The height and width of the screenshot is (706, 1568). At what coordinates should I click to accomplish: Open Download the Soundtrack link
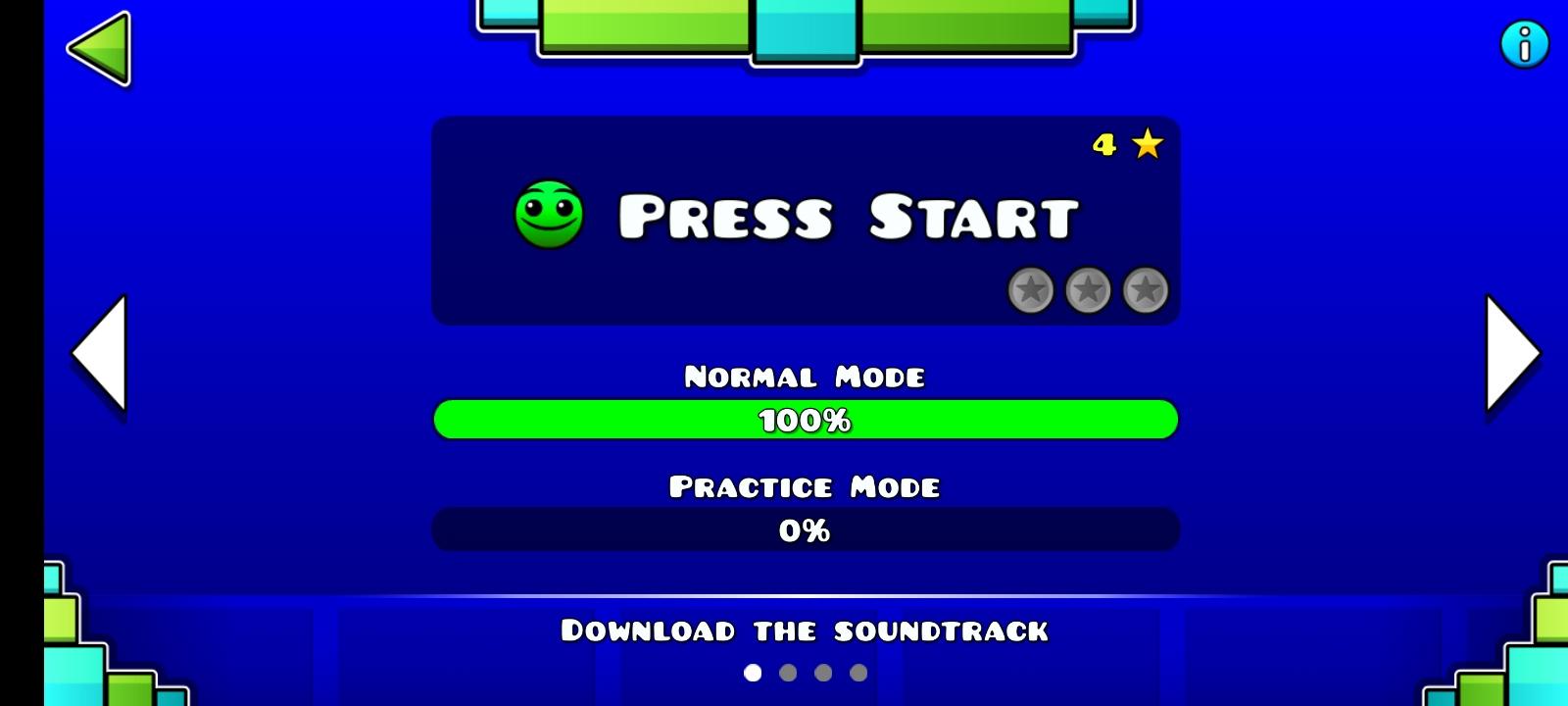(x=804, y=630)
